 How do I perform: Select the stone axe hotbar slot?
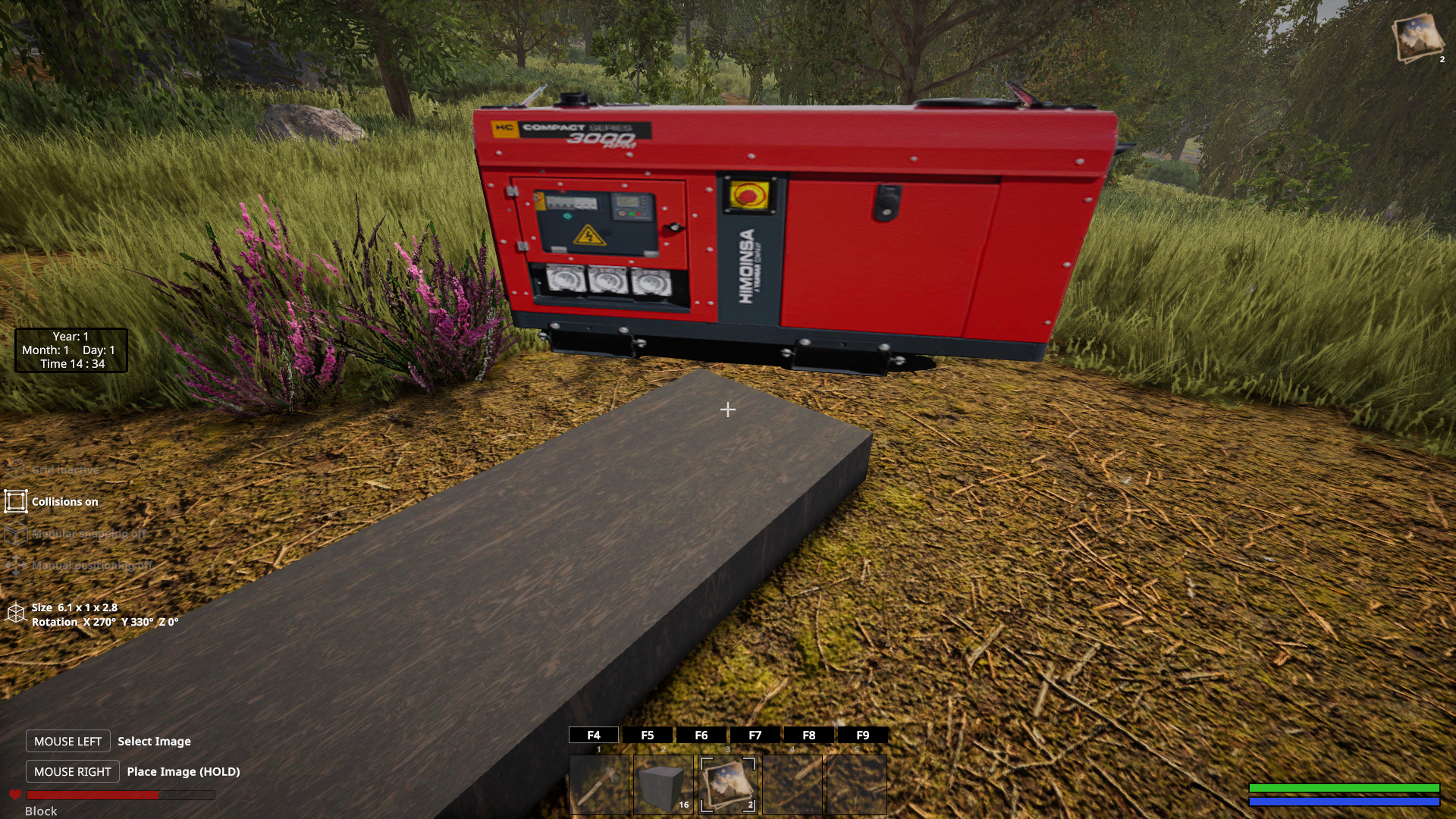tap(599, 785)
